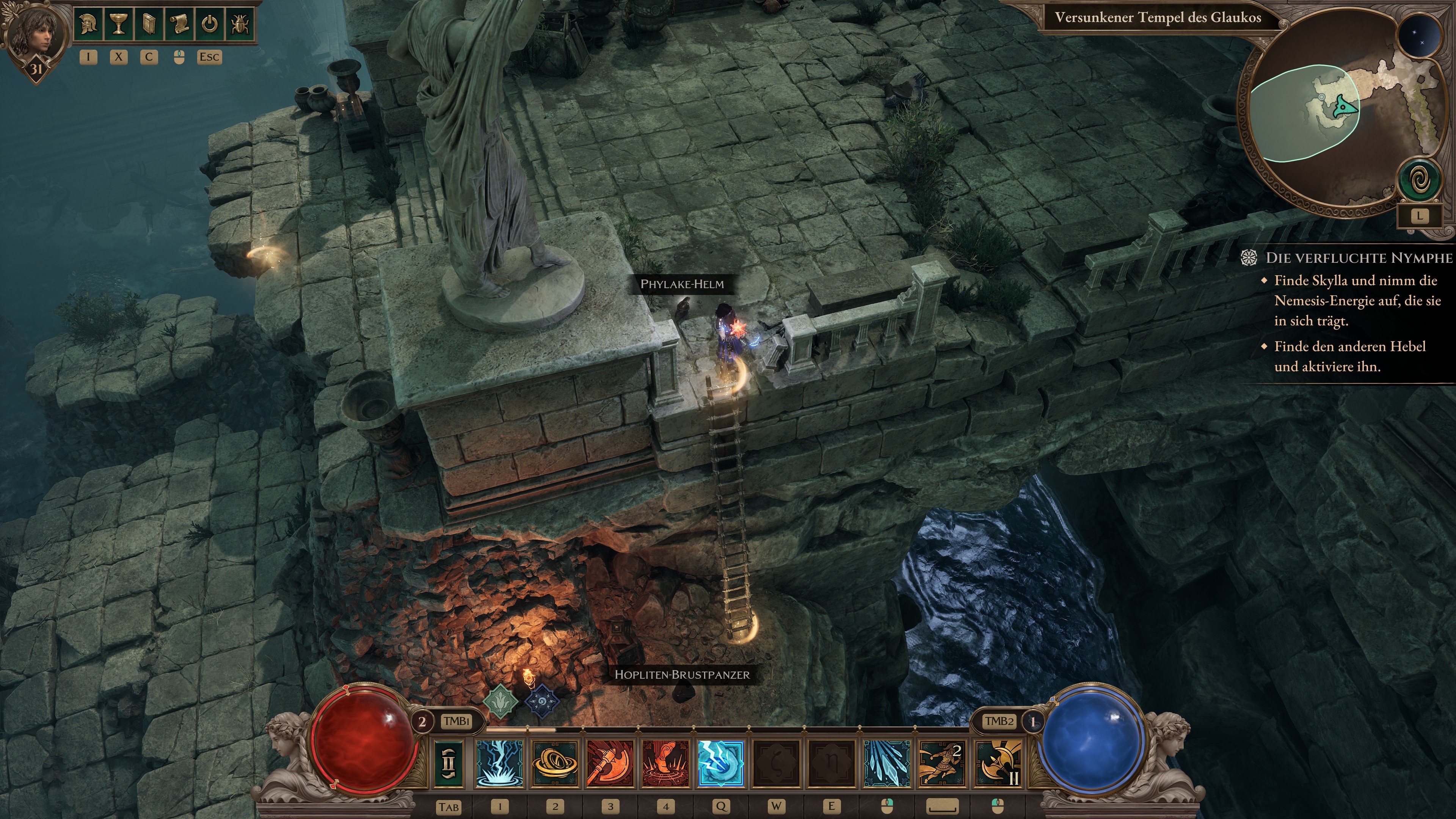Click the golden chalice menu icon
Viewport: 1456px width, 819px height.
point(118,24)
